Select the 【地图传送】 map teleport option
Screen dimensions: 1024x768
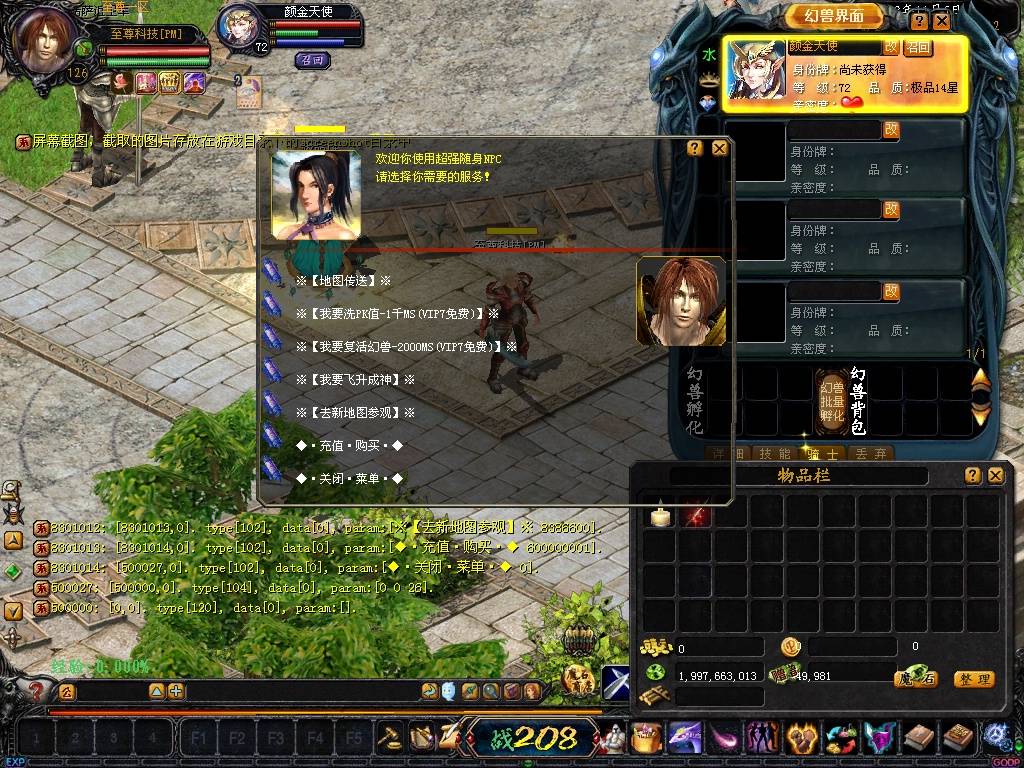[343, 282]
